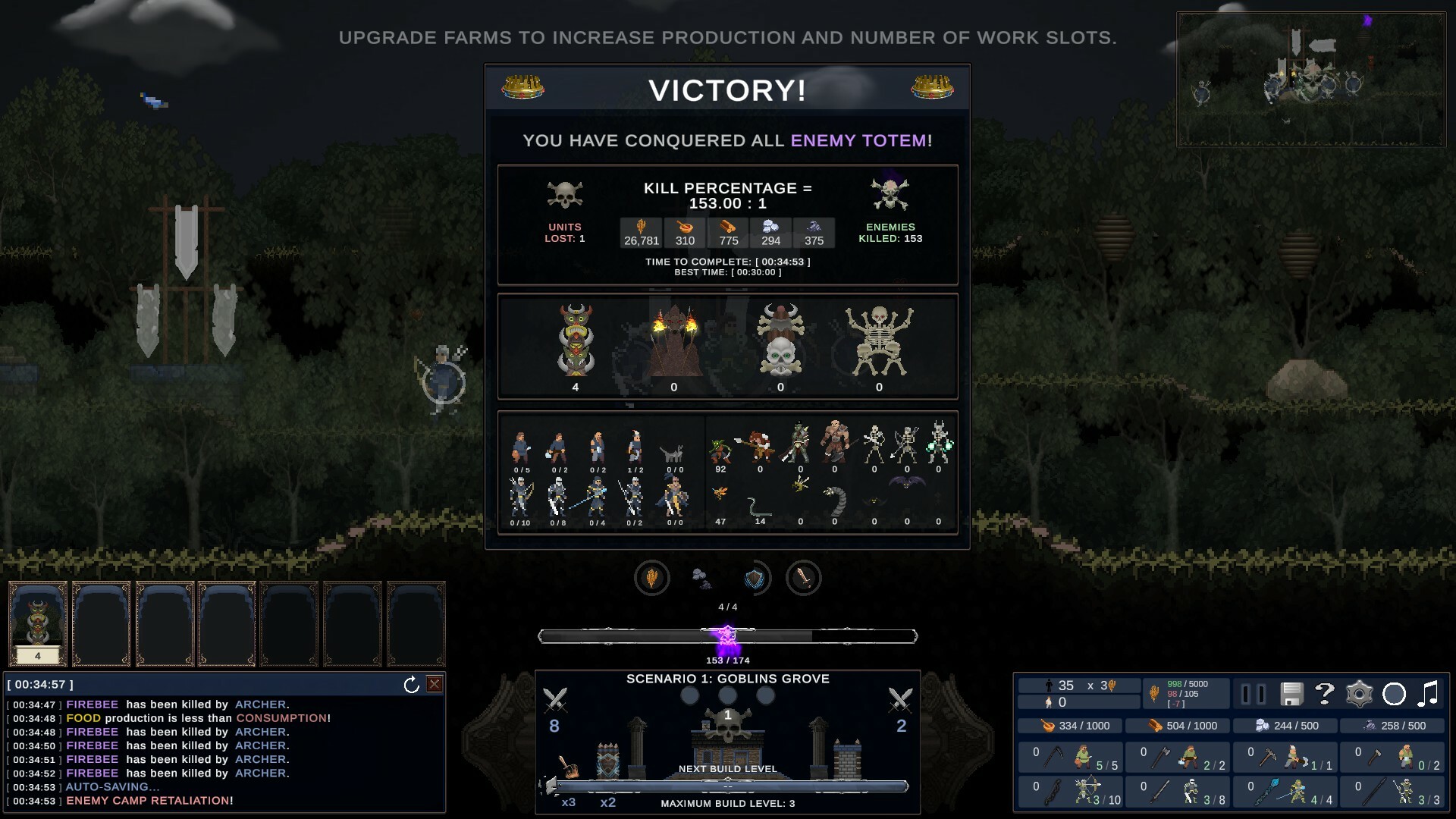Save the game with the floppy disk icon

point(1291,694)
